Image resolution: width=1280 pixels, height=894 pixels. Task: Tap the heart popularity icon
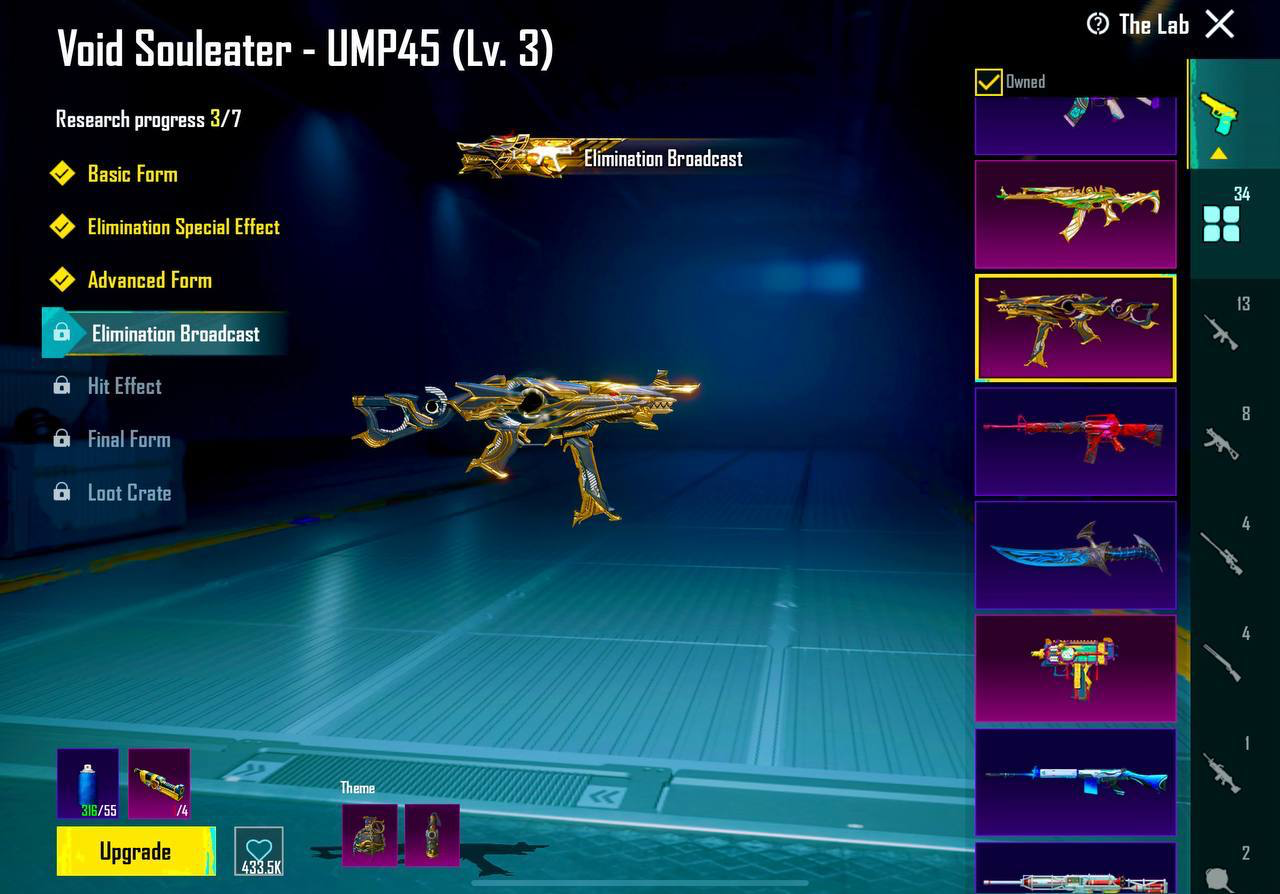pos(259,852)
